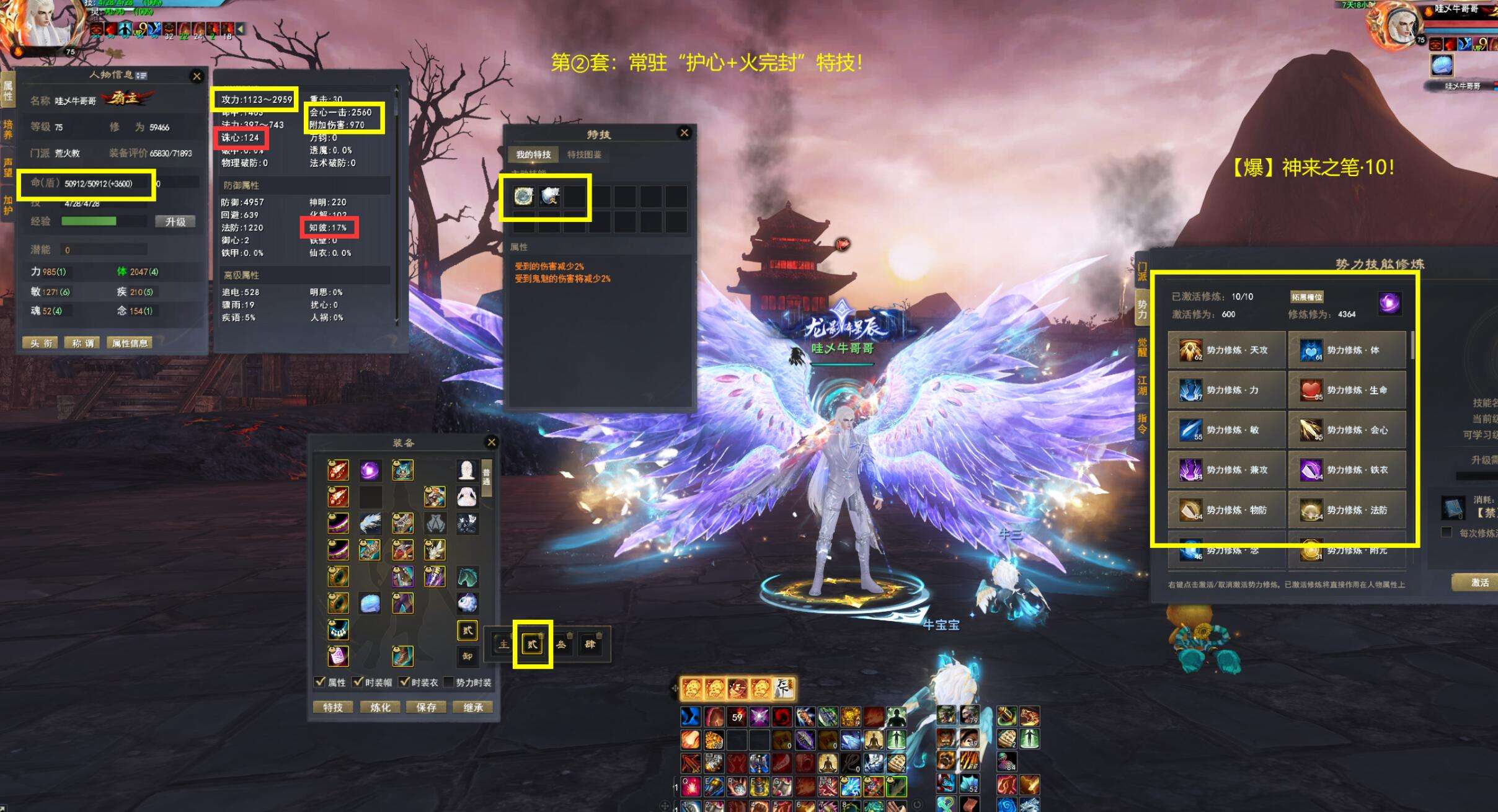Switch to equipment set 主

tap(503, 644)
